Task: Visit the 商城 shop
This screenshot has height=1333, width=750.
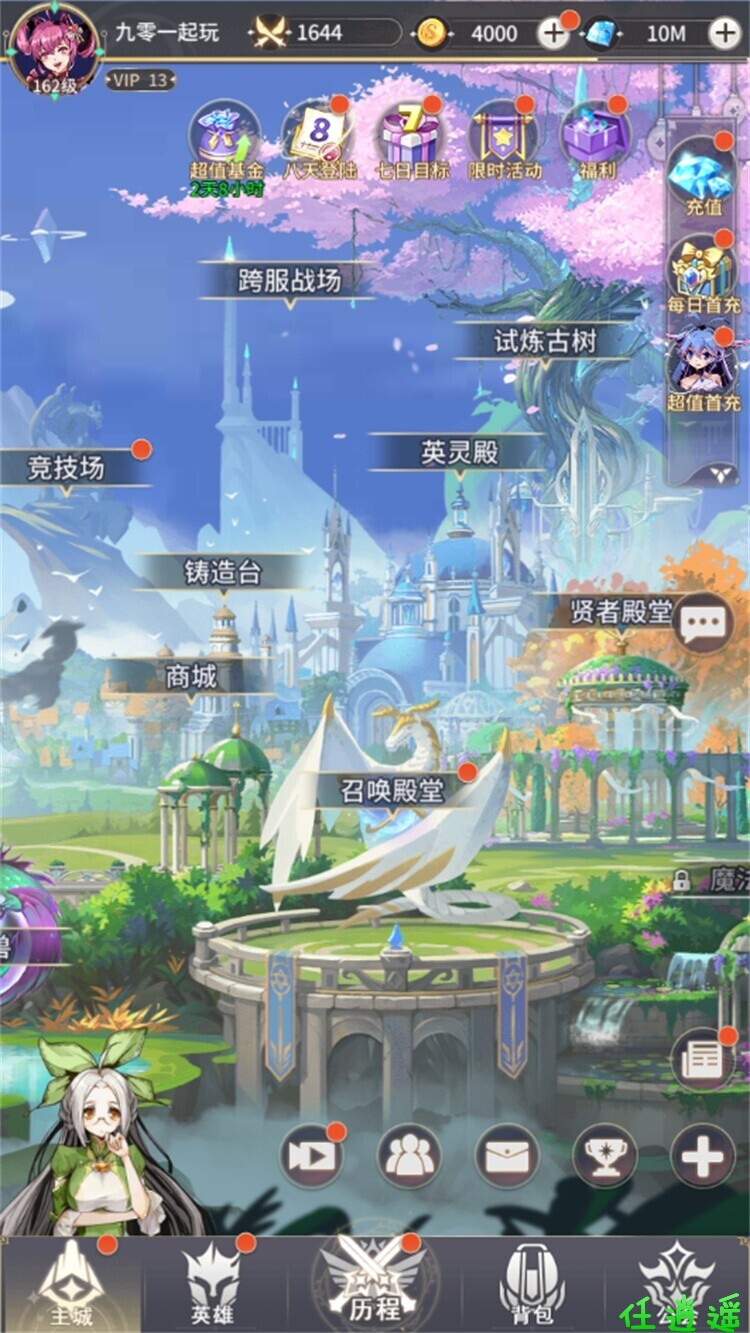Action: [x=190, y=677]
